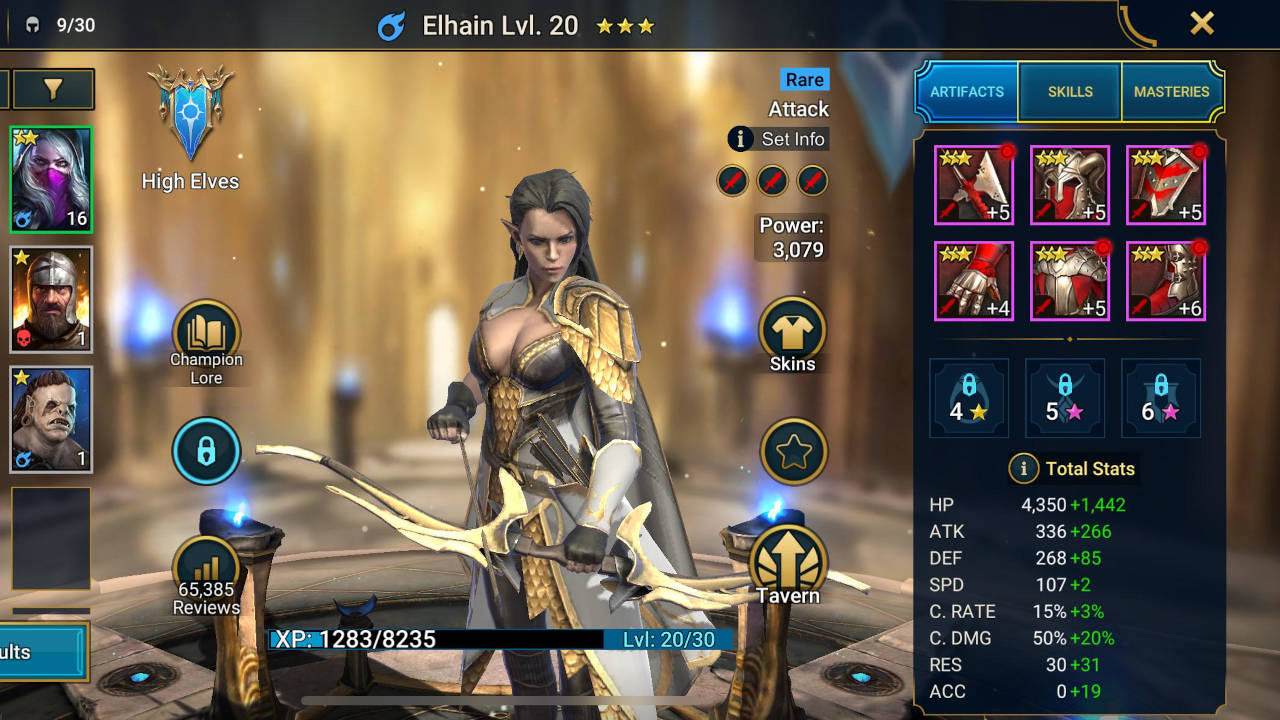This screenshot has height=720, width=1280.
Task: Click the 65,385 Reviews icon
Action: click(206, 565)
